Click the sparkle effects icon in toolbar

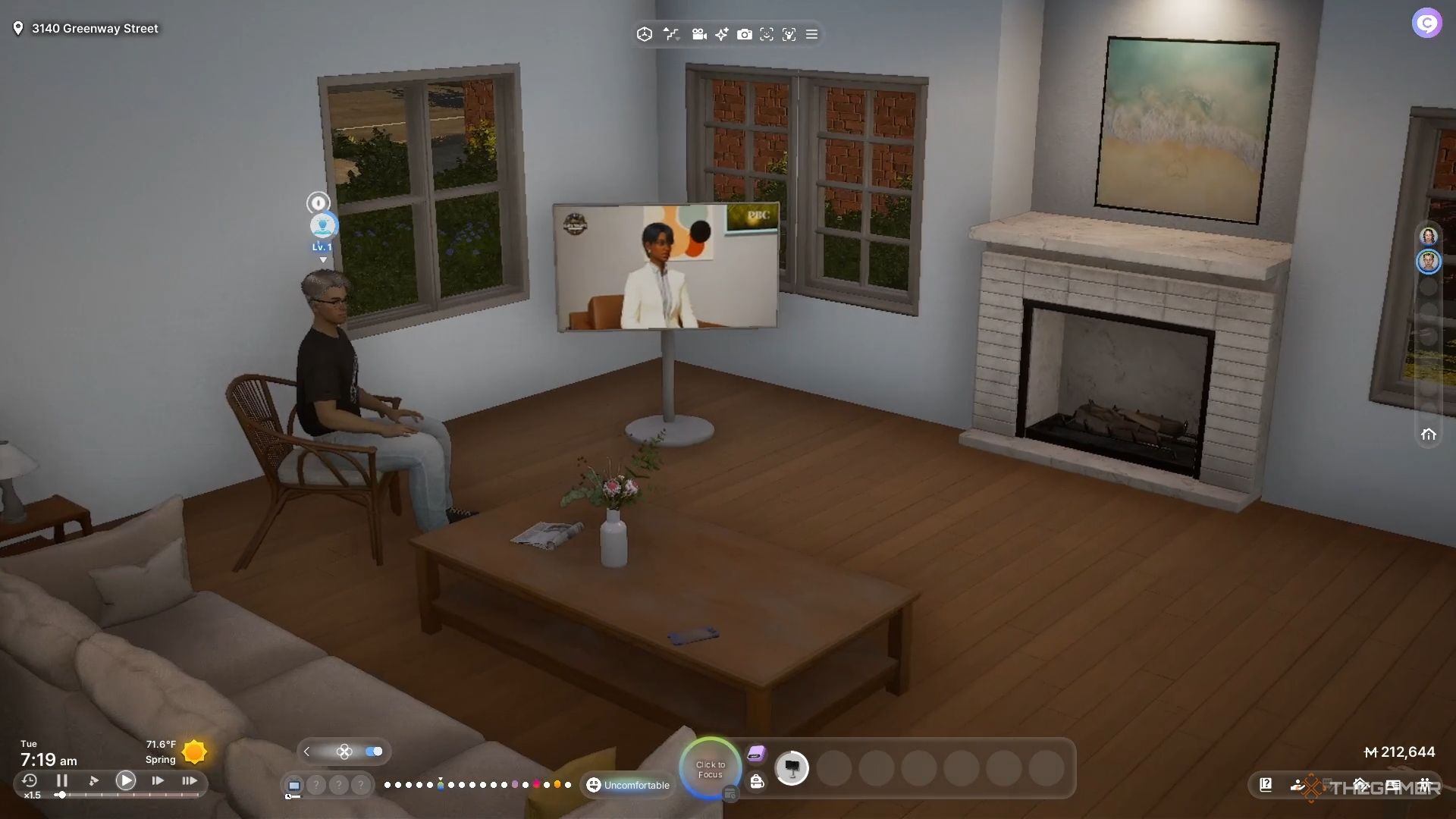tap(722, 34)
